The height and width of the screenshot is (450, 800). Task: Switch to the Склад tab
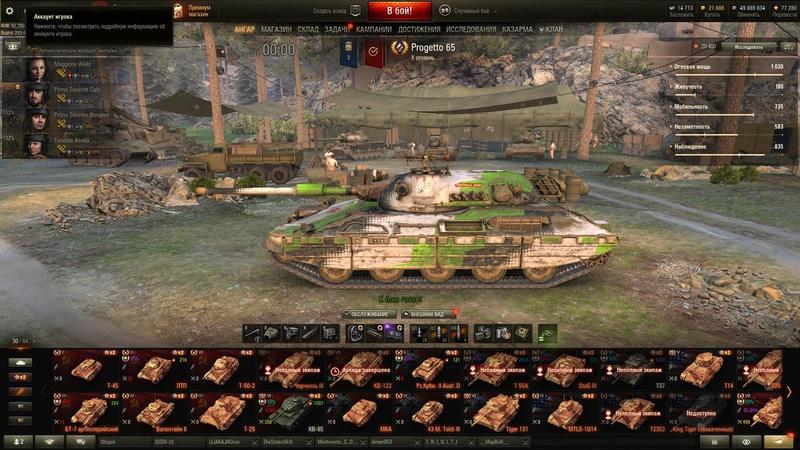pos(308,30)
